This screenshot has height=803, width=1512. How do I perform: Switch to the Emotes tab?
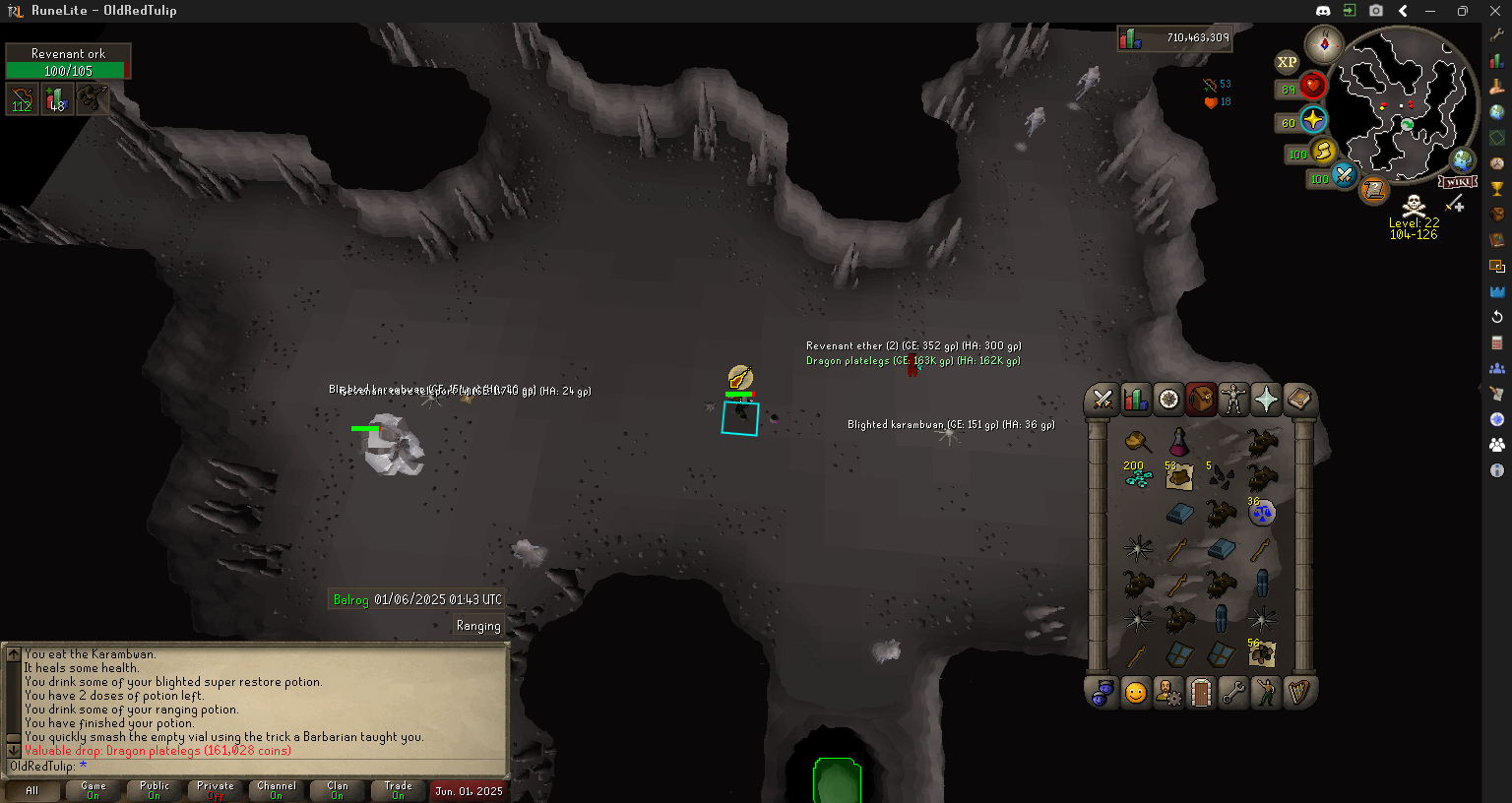(1266, 693)
